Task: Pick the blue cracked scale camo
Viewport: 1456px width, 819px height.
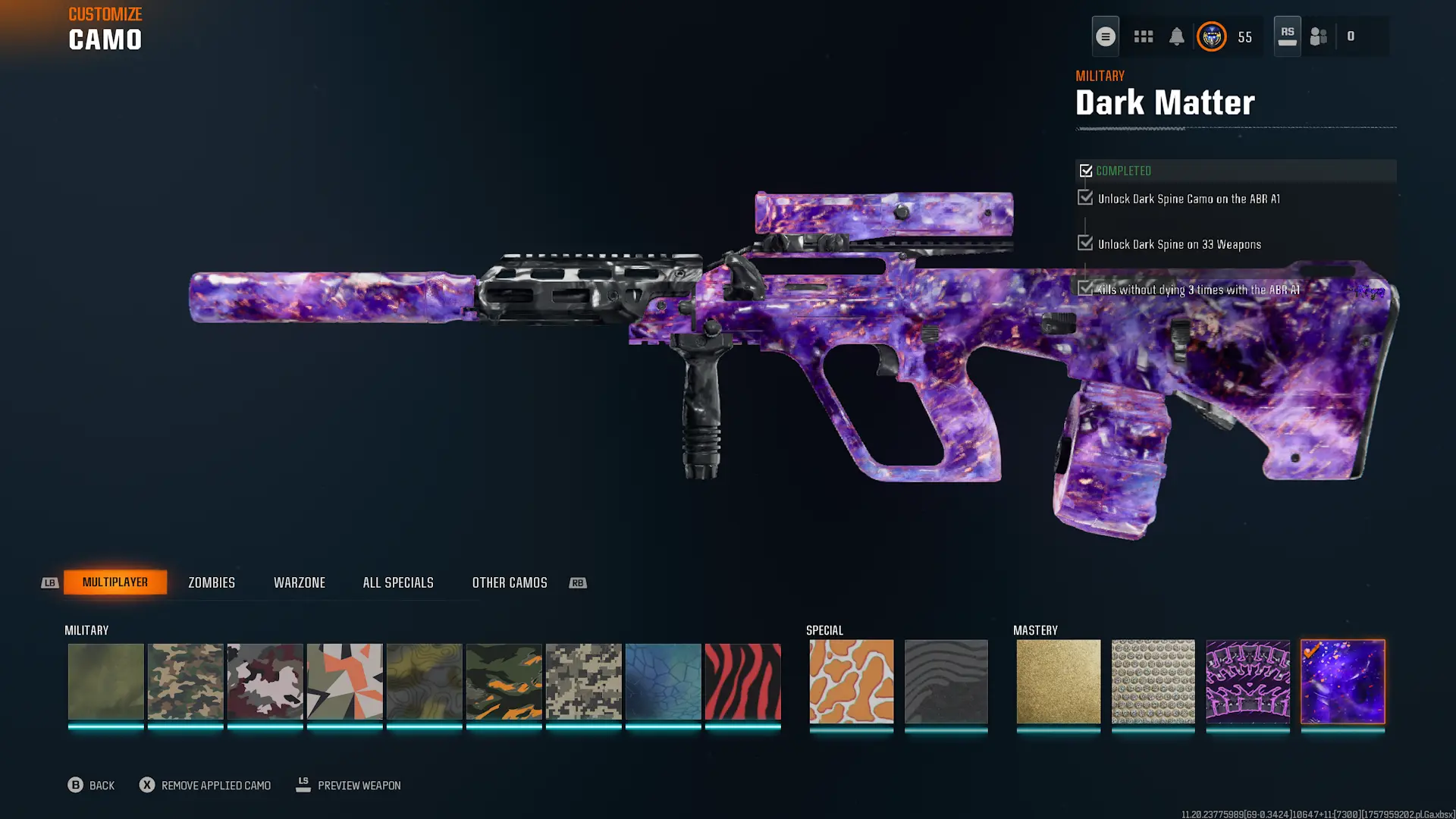Action: coord(663,681)
